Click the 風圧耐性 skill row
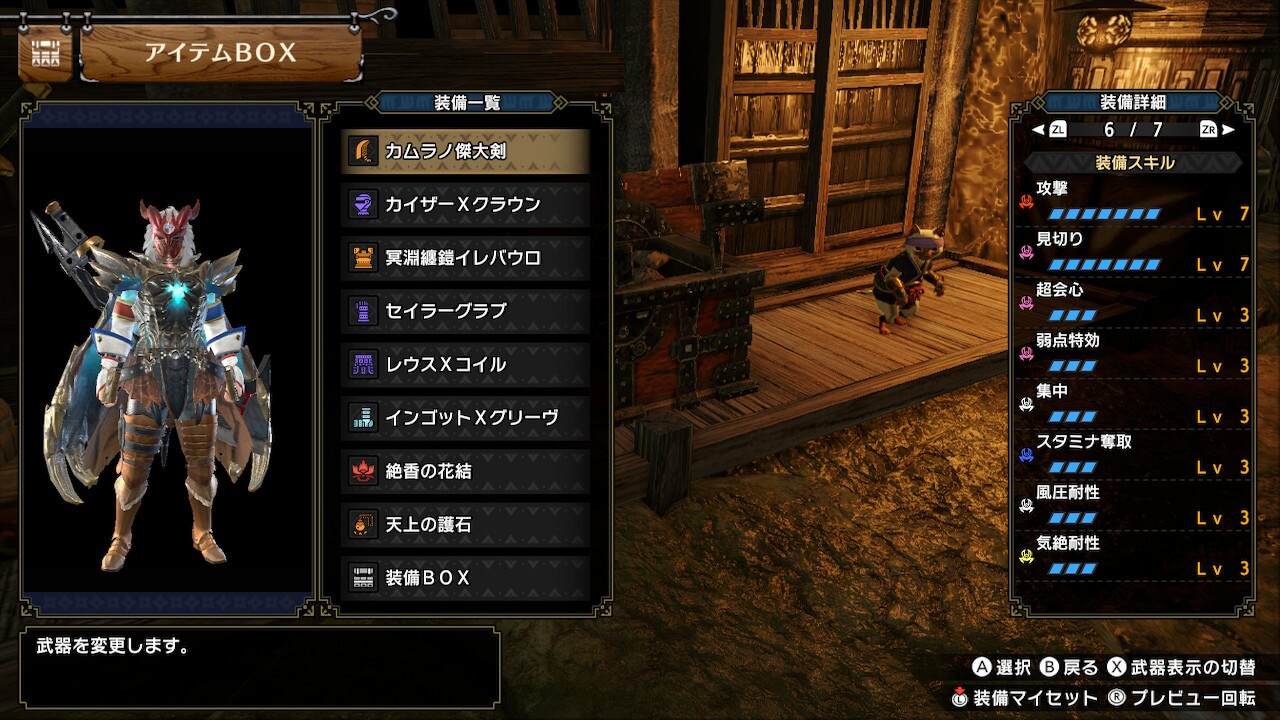The height and width of the screenshot is (720, 1280). tap(1135, 507)
